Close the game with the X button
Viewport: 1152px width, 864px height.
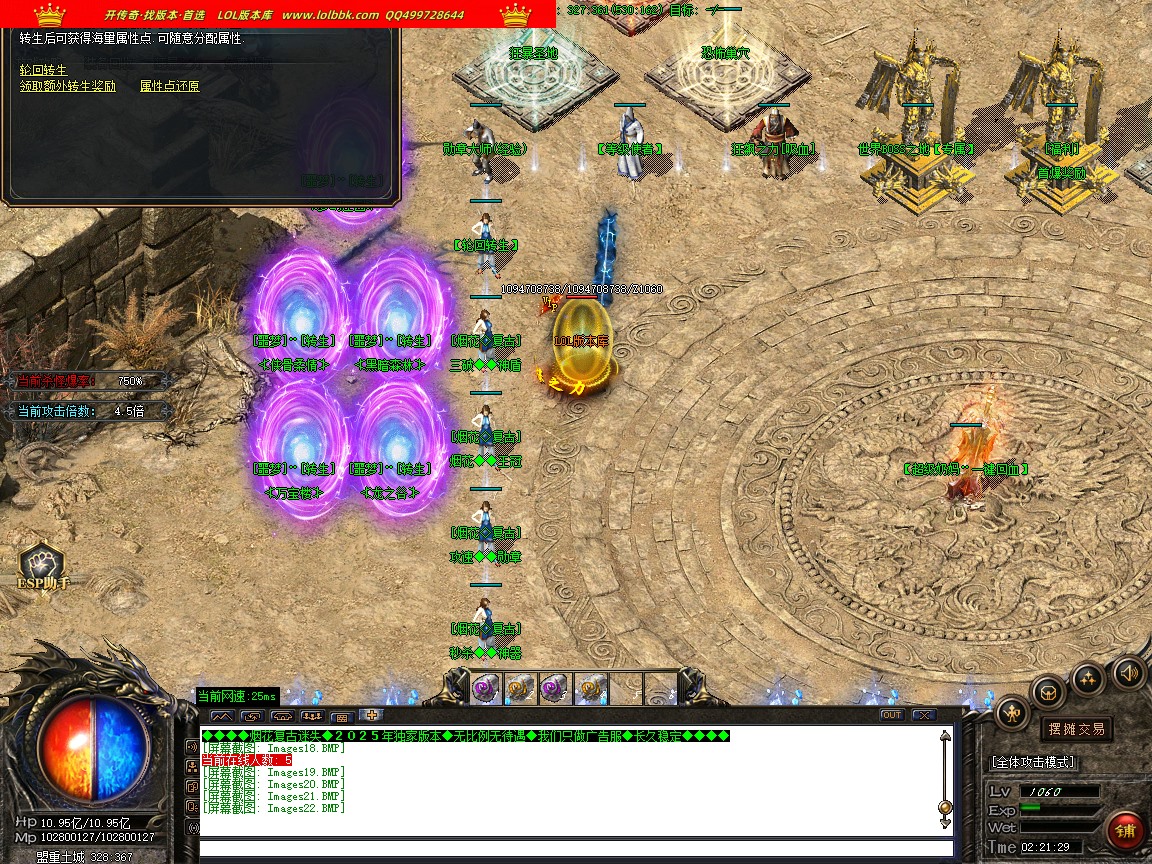pos(923,715)
